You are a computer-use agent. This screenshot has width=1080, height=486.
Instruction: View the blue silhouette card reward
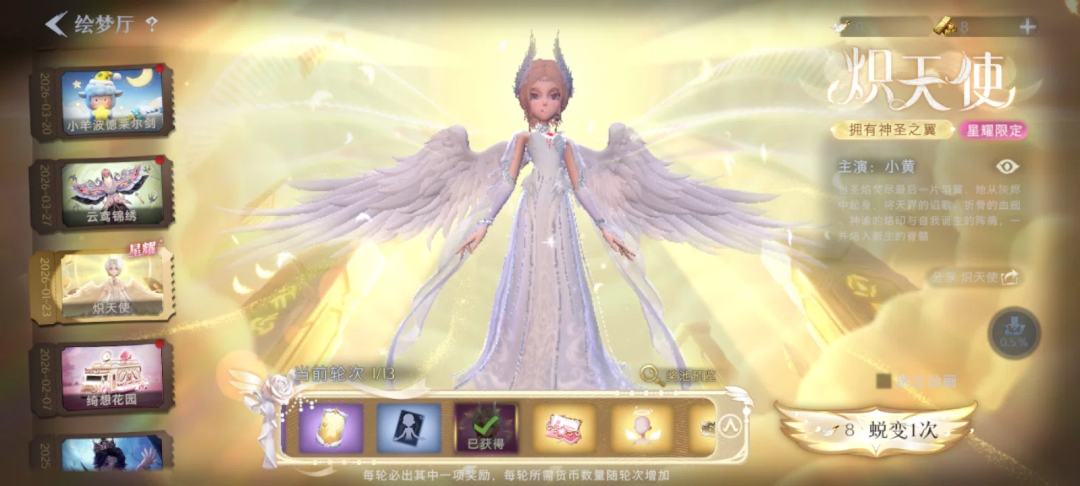(x=408, y=428)
